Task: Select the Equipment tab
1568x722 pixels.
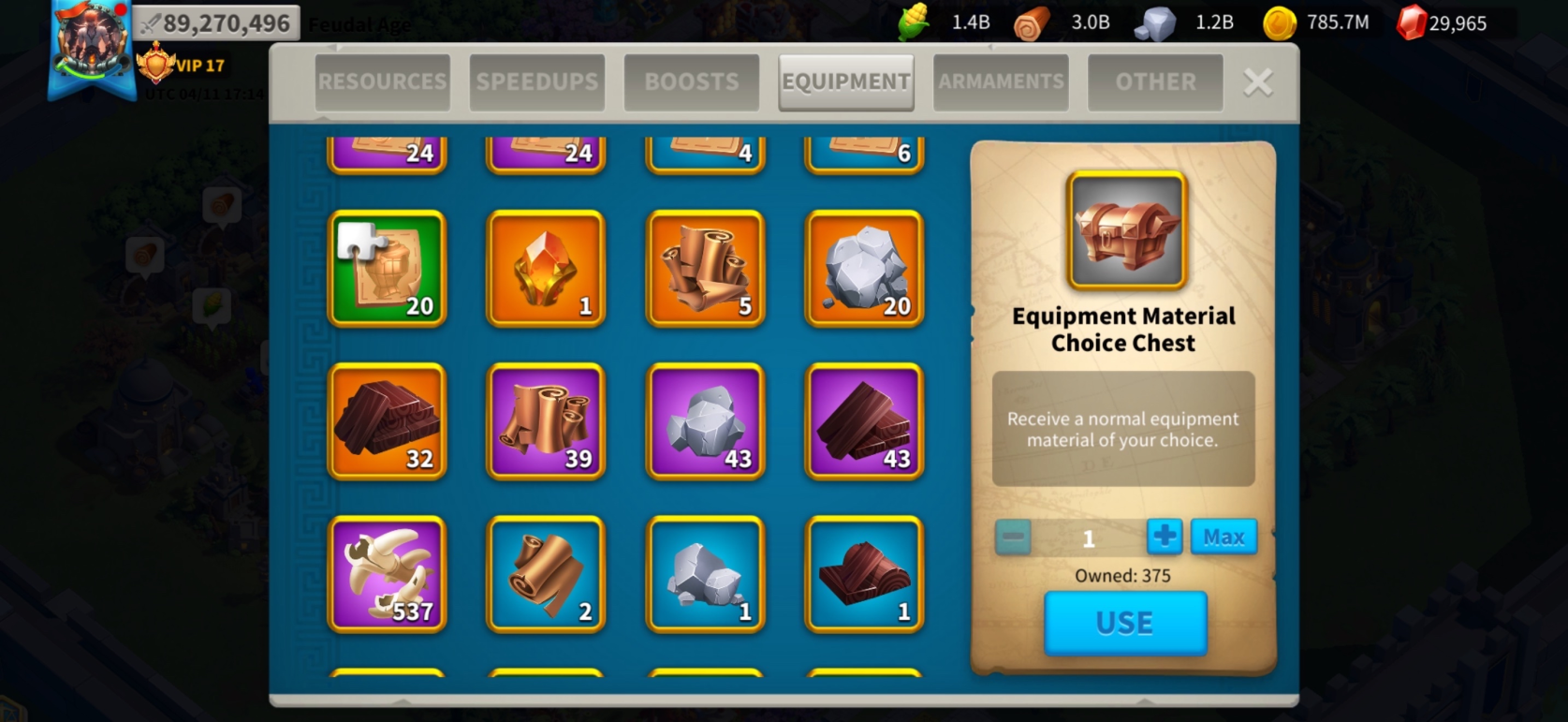Action: click(x=845, y=82)
